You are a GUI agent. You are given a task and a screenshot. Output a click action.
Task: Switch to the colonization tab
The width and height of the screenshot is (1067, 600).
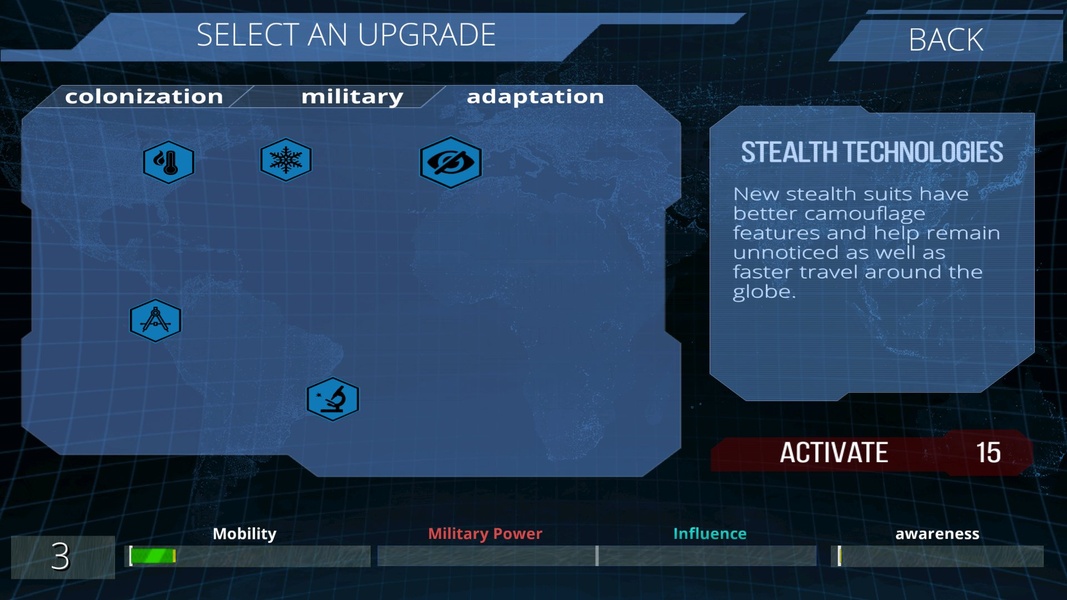pyautogui.click(x=143, y=97)
